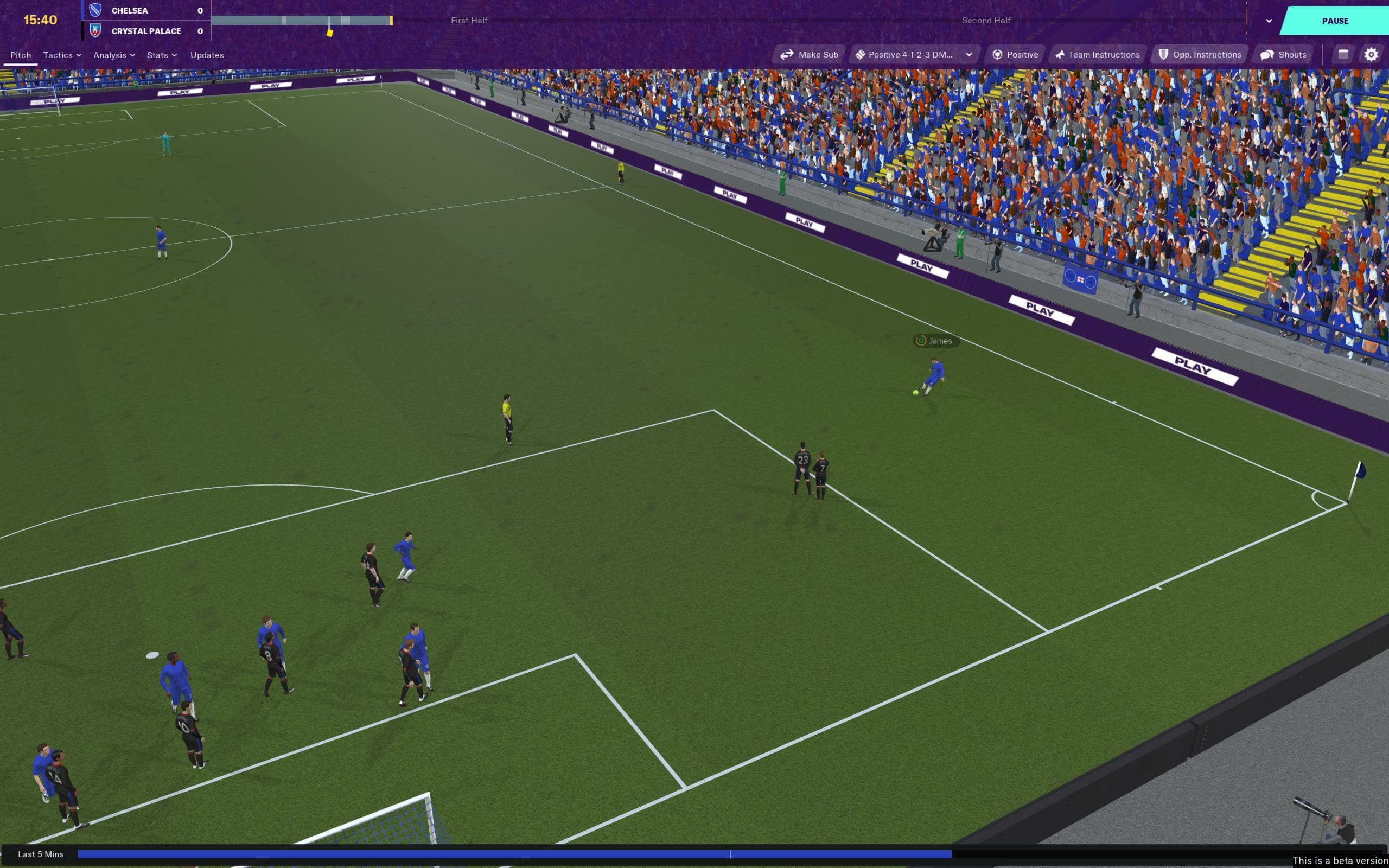Open the Shouts panel
Image resolution: width=1389 pixels, height=868 pixels.
(x=1283, y=54)
